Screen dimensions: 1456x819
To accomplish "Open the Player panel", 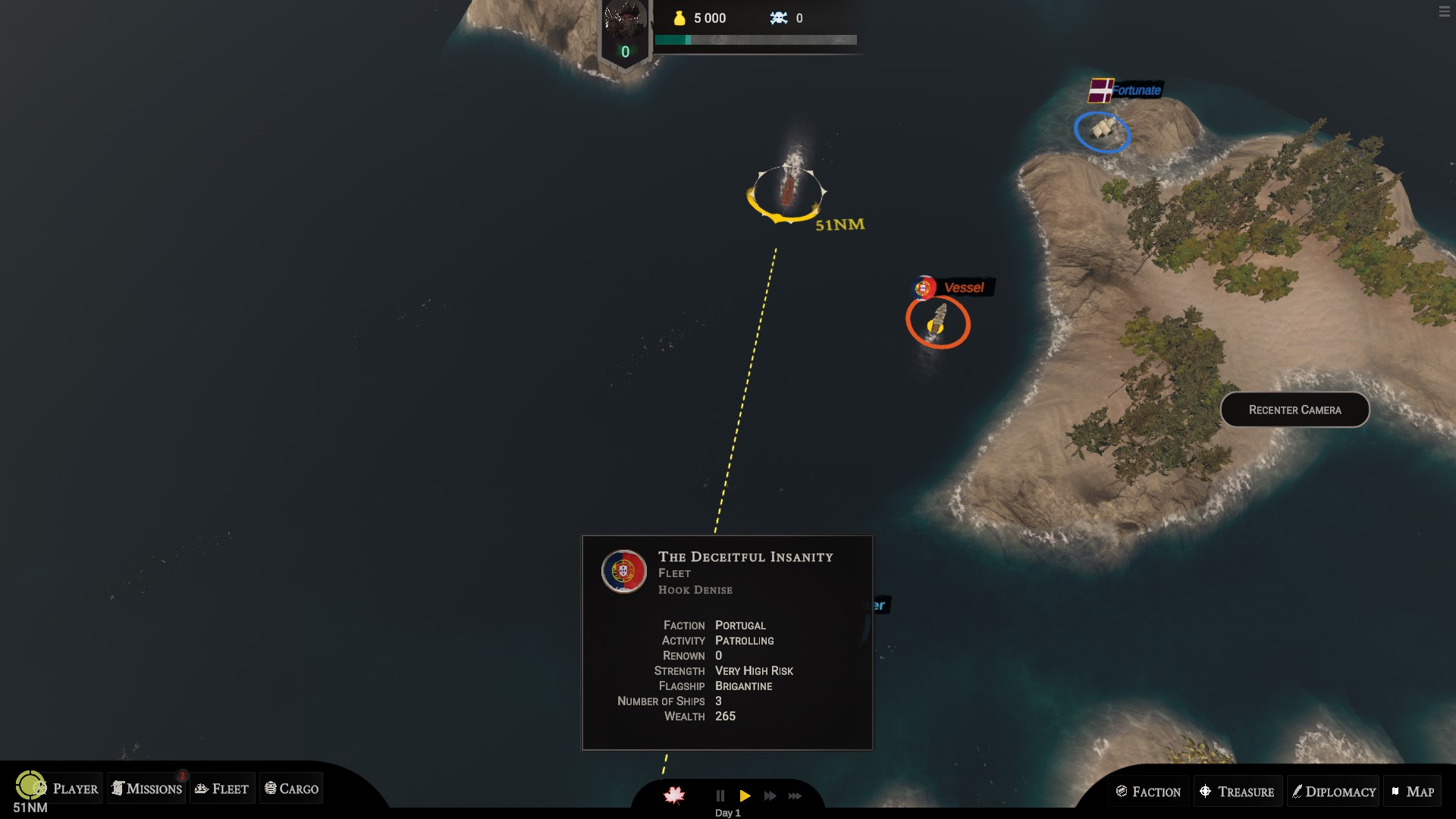I will click(x=68, y=789).
